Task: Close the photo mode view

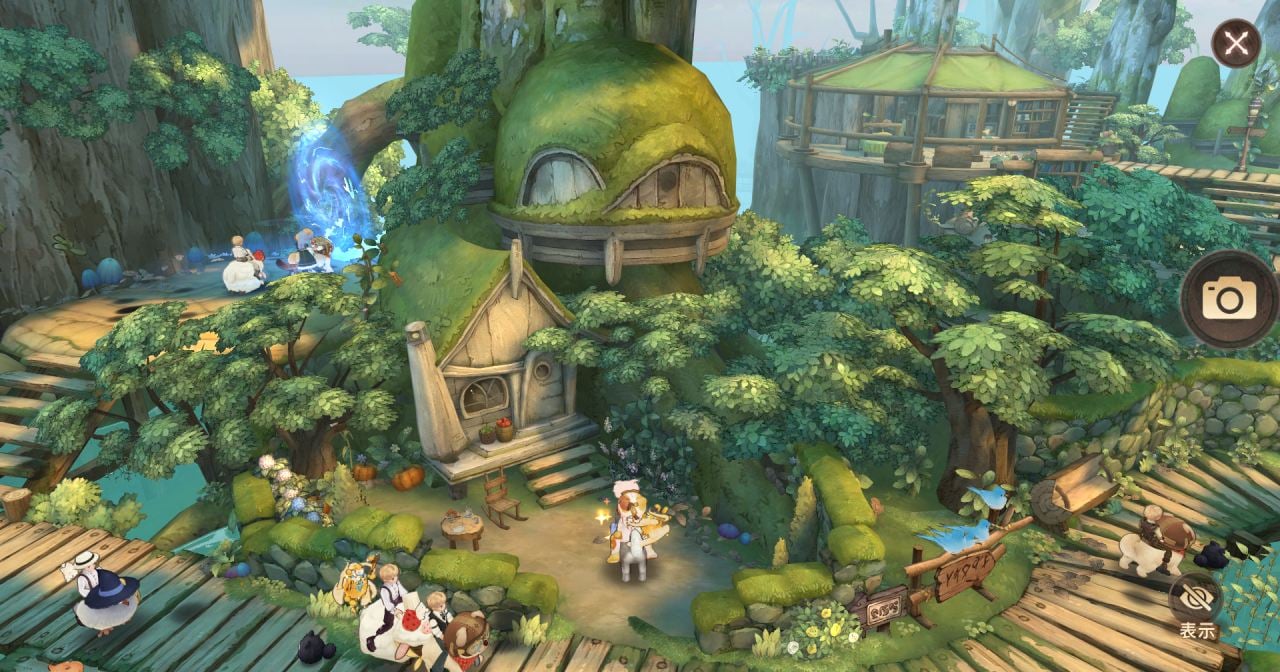Action: 1236,44
